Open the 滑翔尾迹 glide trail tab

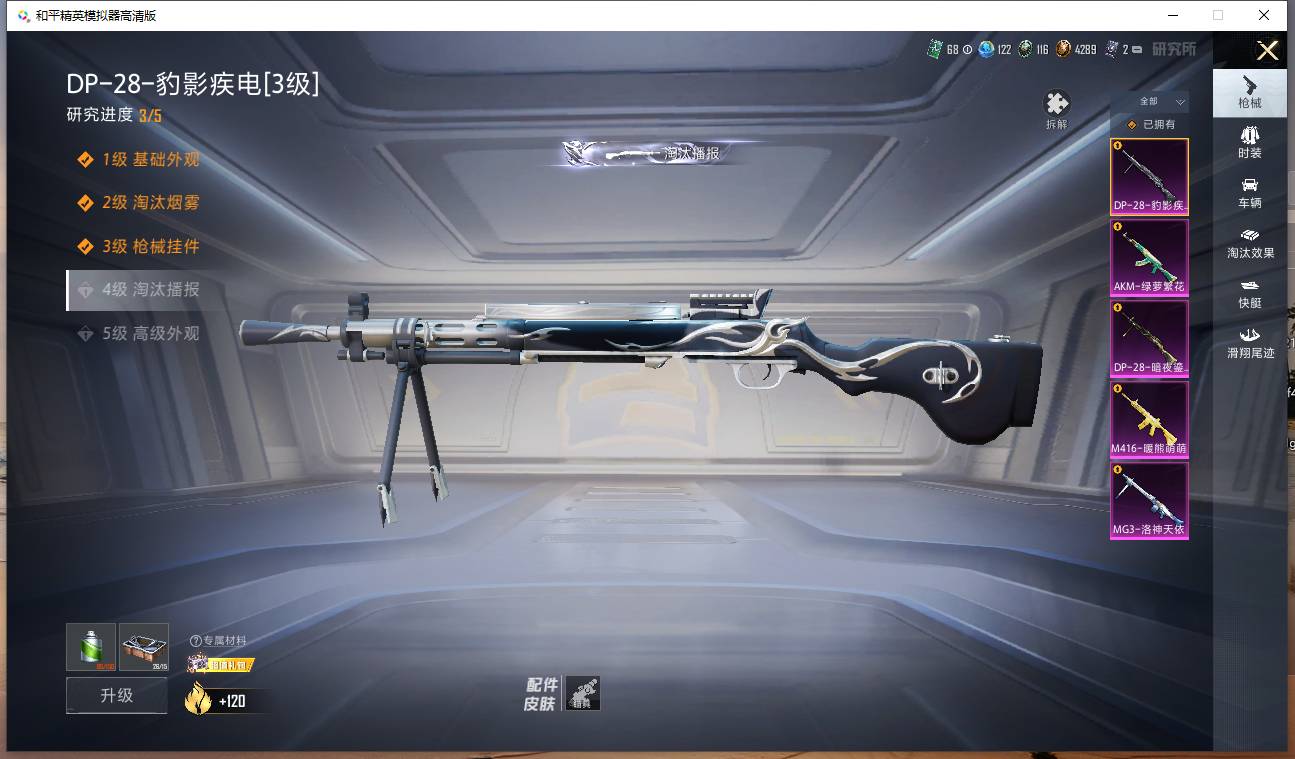(1250, 342)
